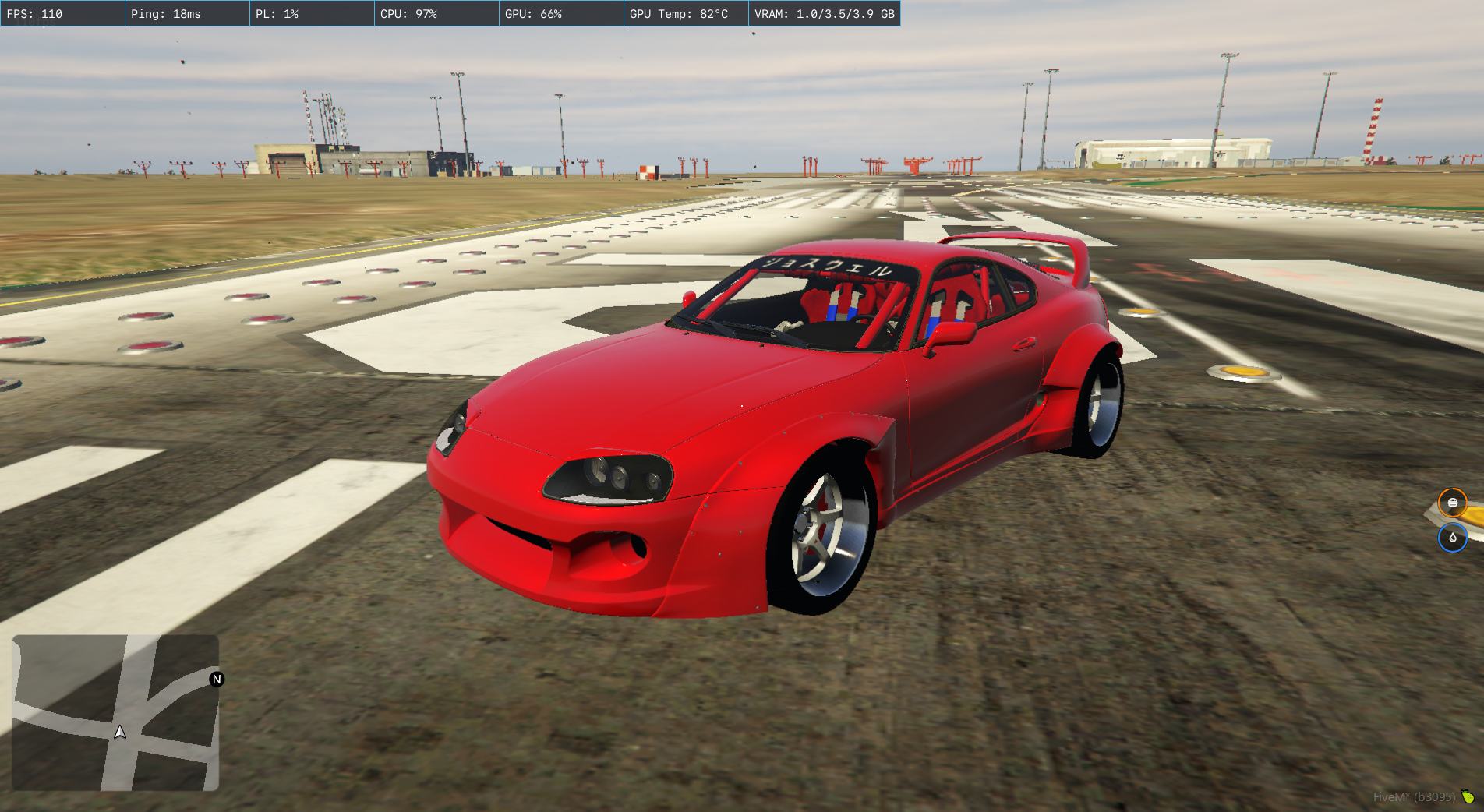Screen dimensions: 1484x812
Task: Click the green FiveM pear icon
Action: 1468,796
